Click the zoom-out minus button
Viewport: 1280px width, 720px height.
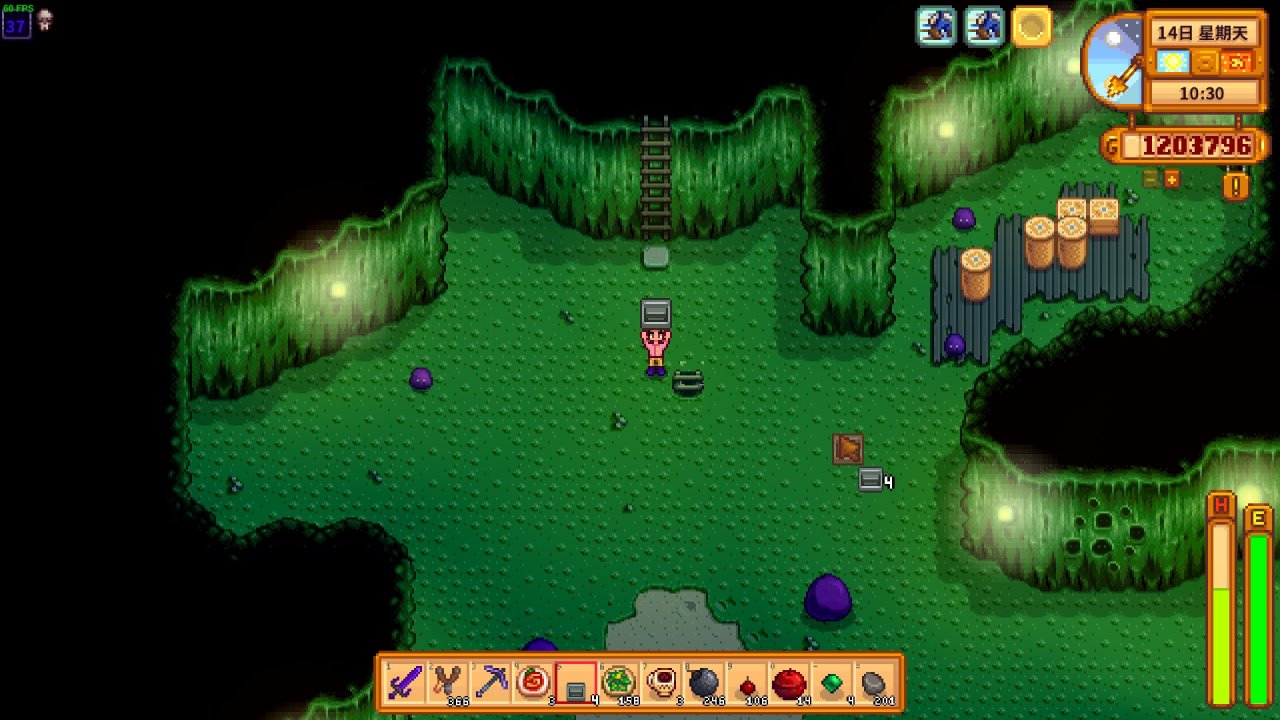click(x=1151, y=179)
